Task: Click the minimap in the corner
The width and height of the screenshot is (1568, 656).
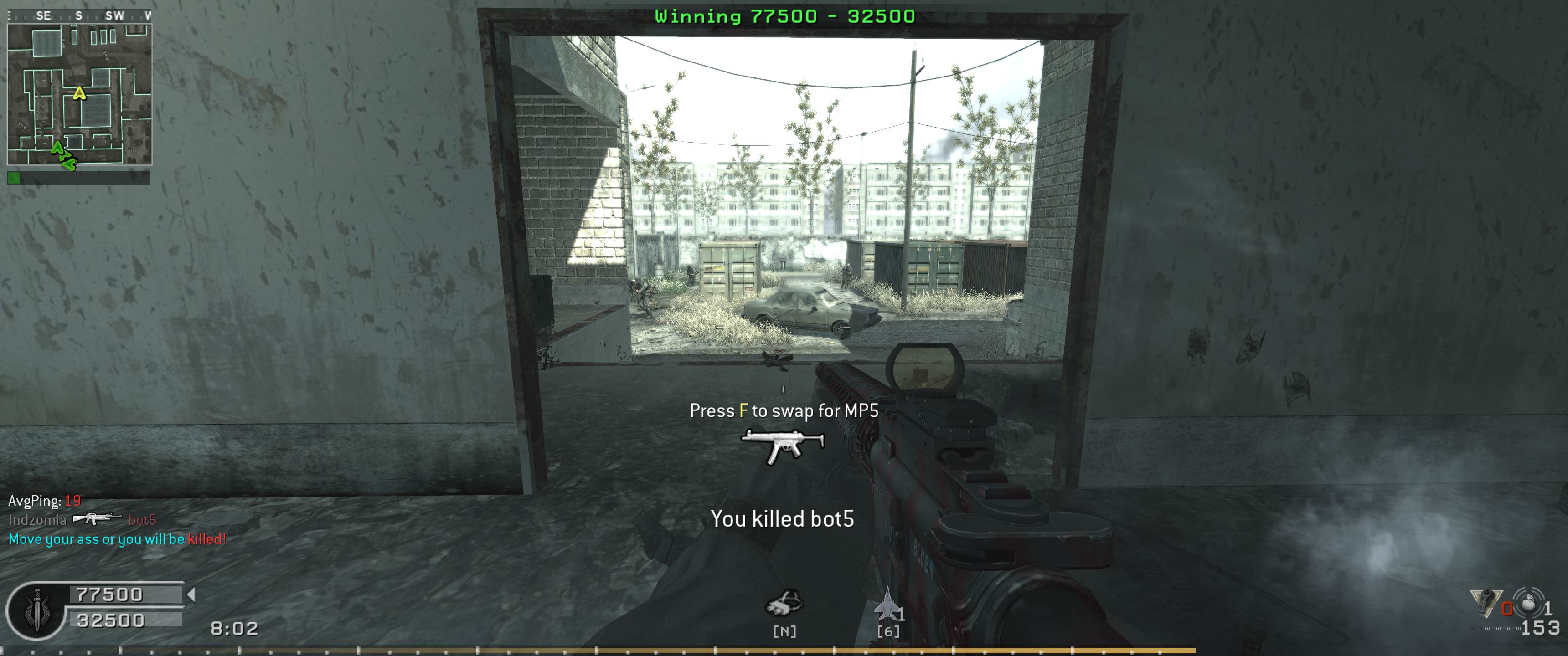Action: click(79, 94)
